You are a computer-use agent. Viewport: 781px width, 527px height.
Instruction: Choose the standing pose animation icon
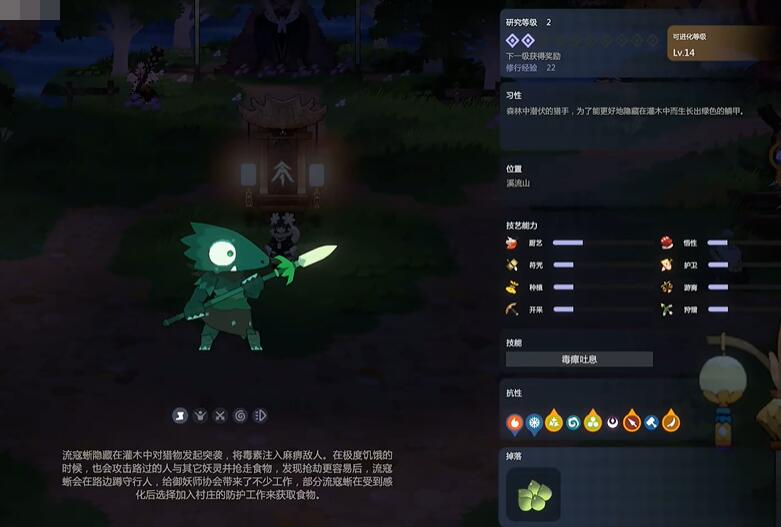coord(181,415)
